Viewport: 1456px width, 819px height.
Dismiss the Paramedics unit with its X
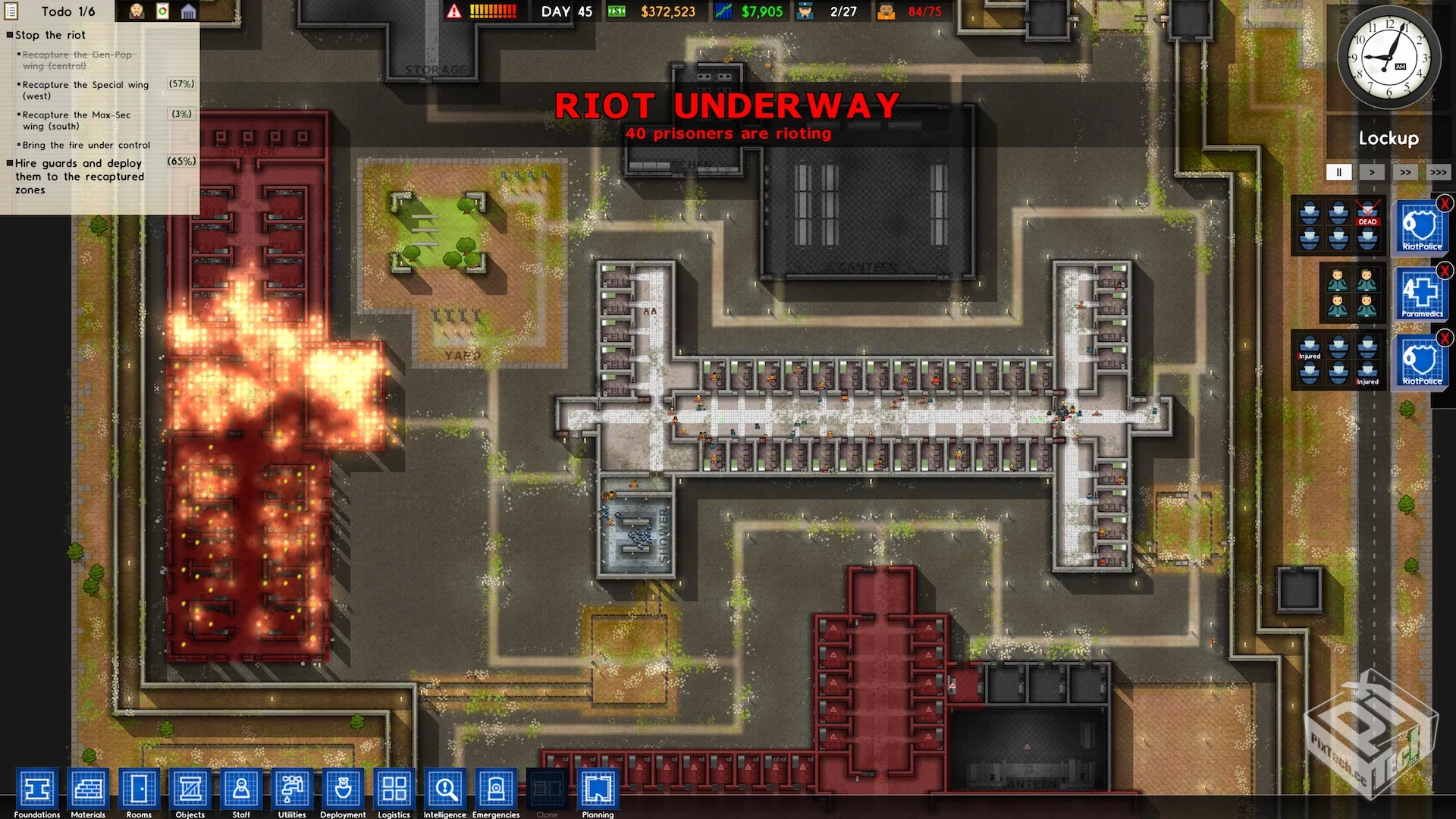[1445, 271]
